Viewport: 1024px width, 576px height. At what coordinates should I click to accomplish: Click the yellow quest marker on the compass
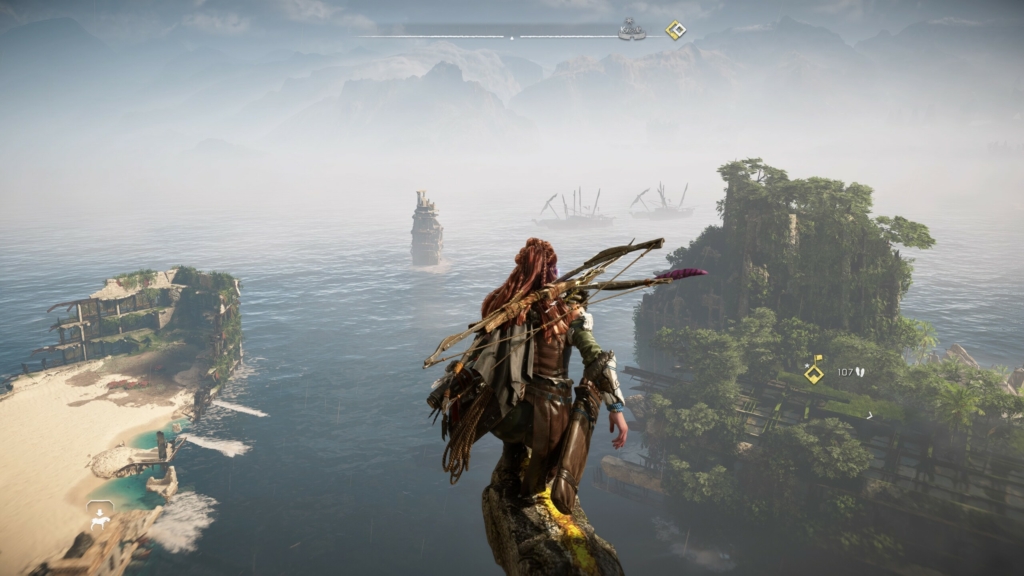pos(676,30)
